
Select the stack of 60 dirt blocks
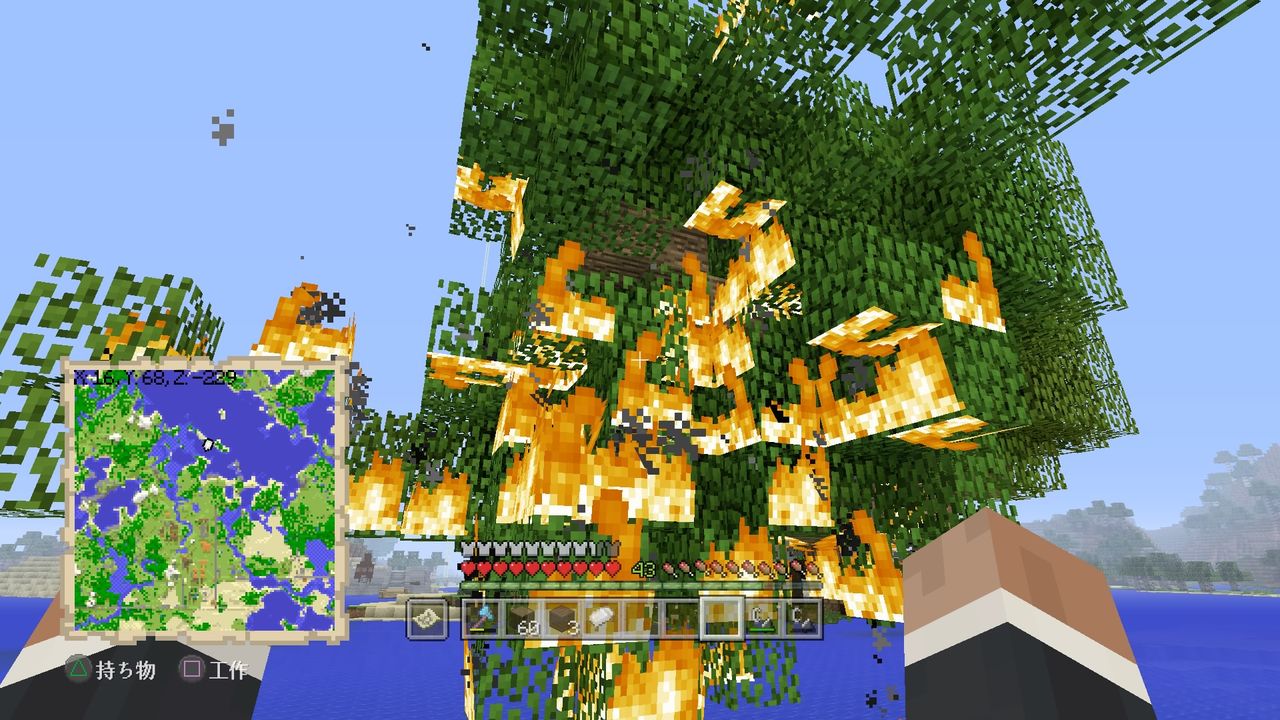tap(523, 615)
